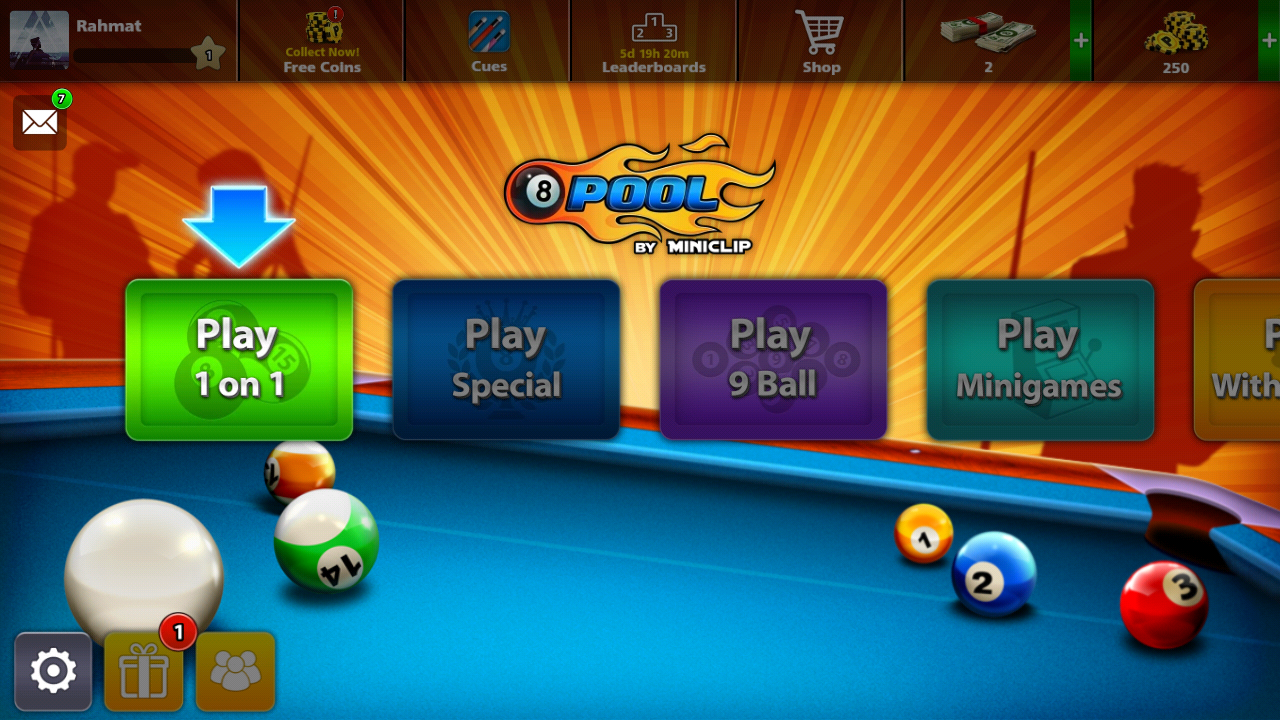
Task: Open settings with the gear icon
Action: click(x=53, y=671)
